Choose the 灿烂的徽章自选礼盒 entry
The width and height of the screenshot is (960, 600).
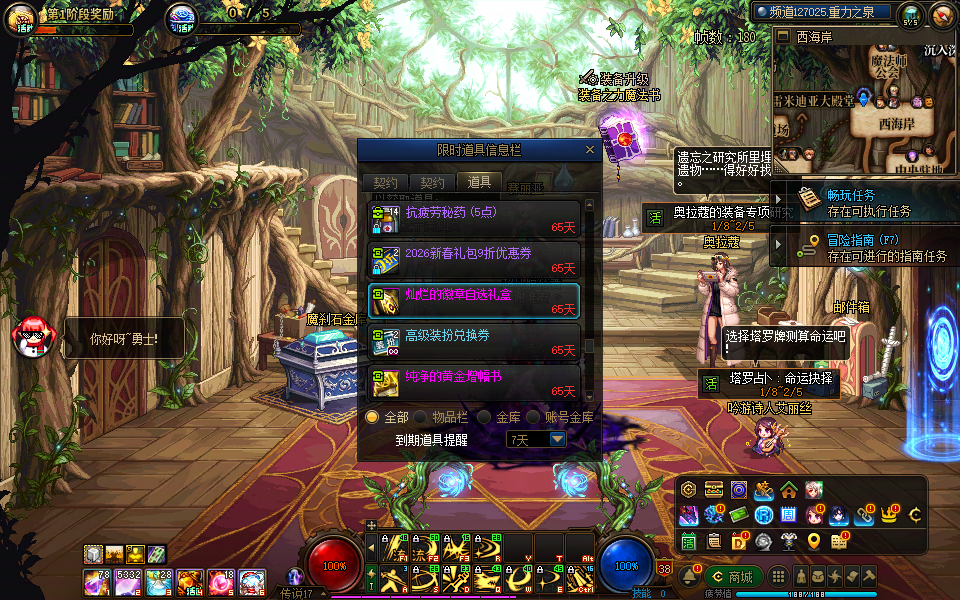point(474,301)
